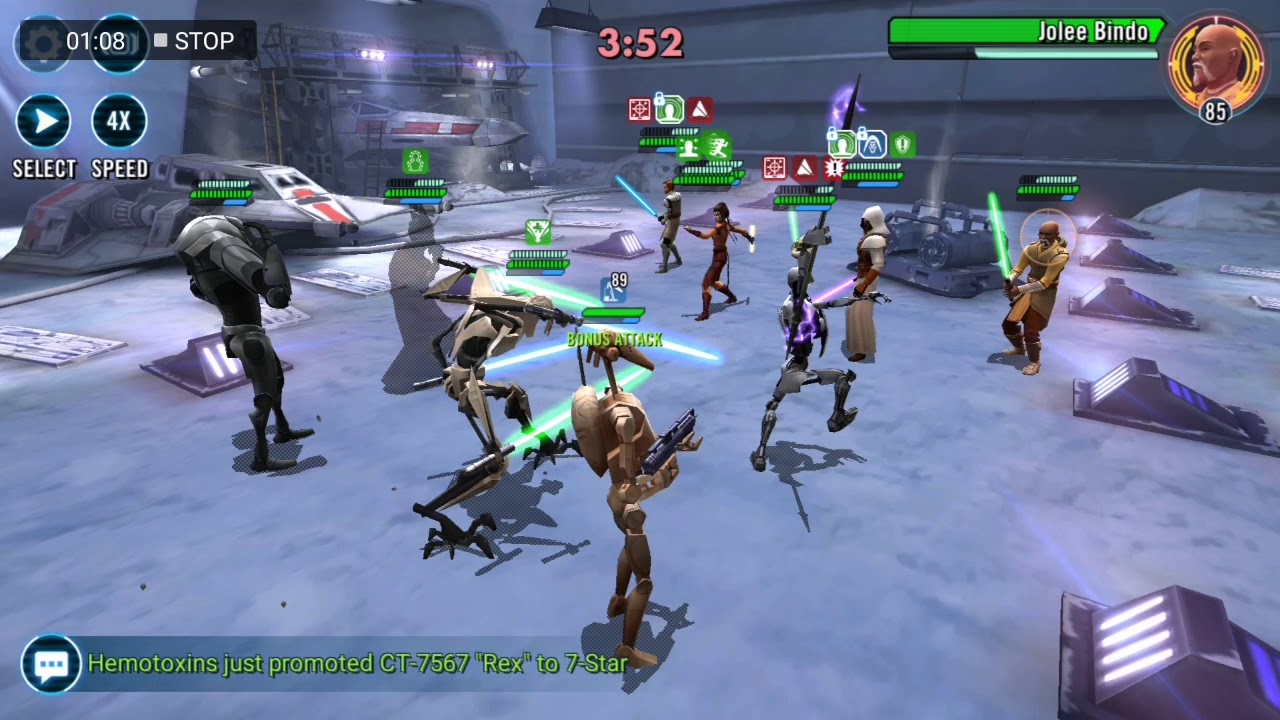1280x720 pixels.
Task: Change battle speed with the 4X button
Action: pos(119,123)
